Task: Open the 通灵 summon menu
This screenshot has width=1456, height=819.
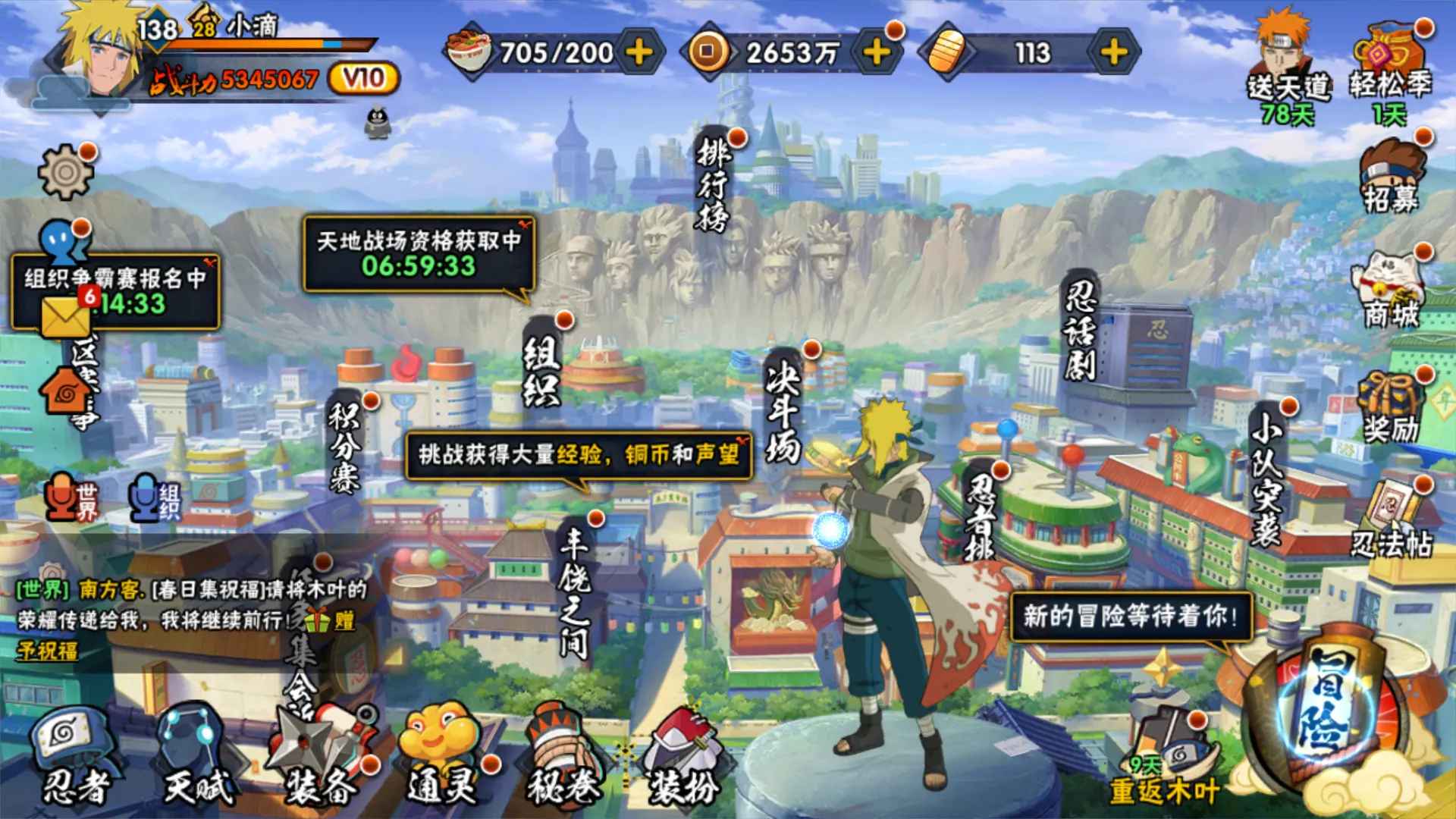Action: [x=442, y=758]
